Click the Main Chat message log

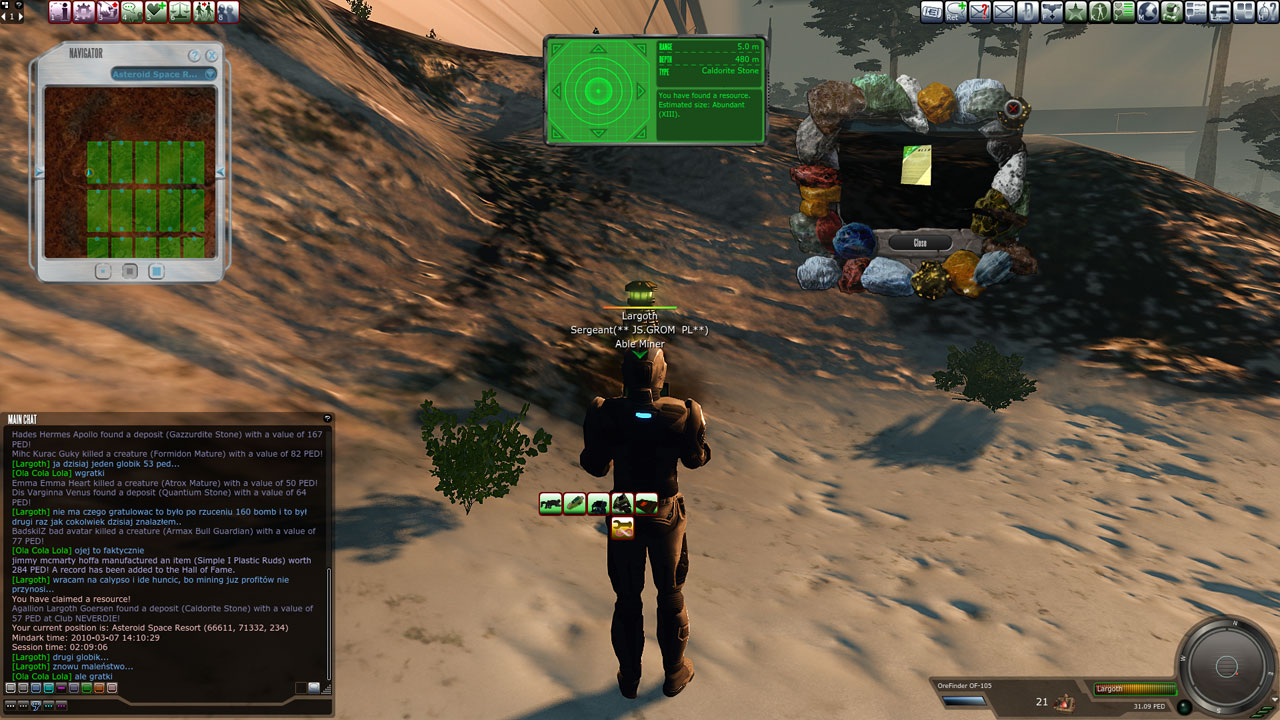(165, 550)
